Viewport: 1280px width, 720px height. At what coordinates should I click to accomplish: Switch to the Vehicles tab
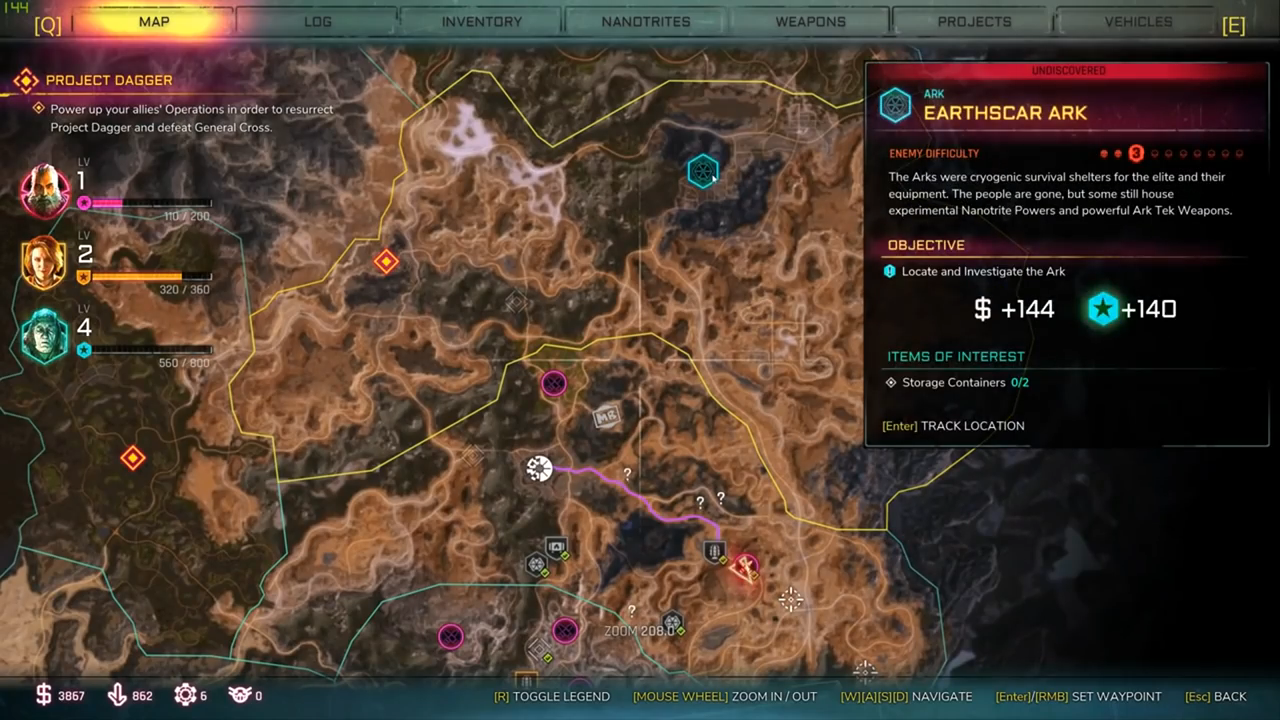coord(1138,21)
